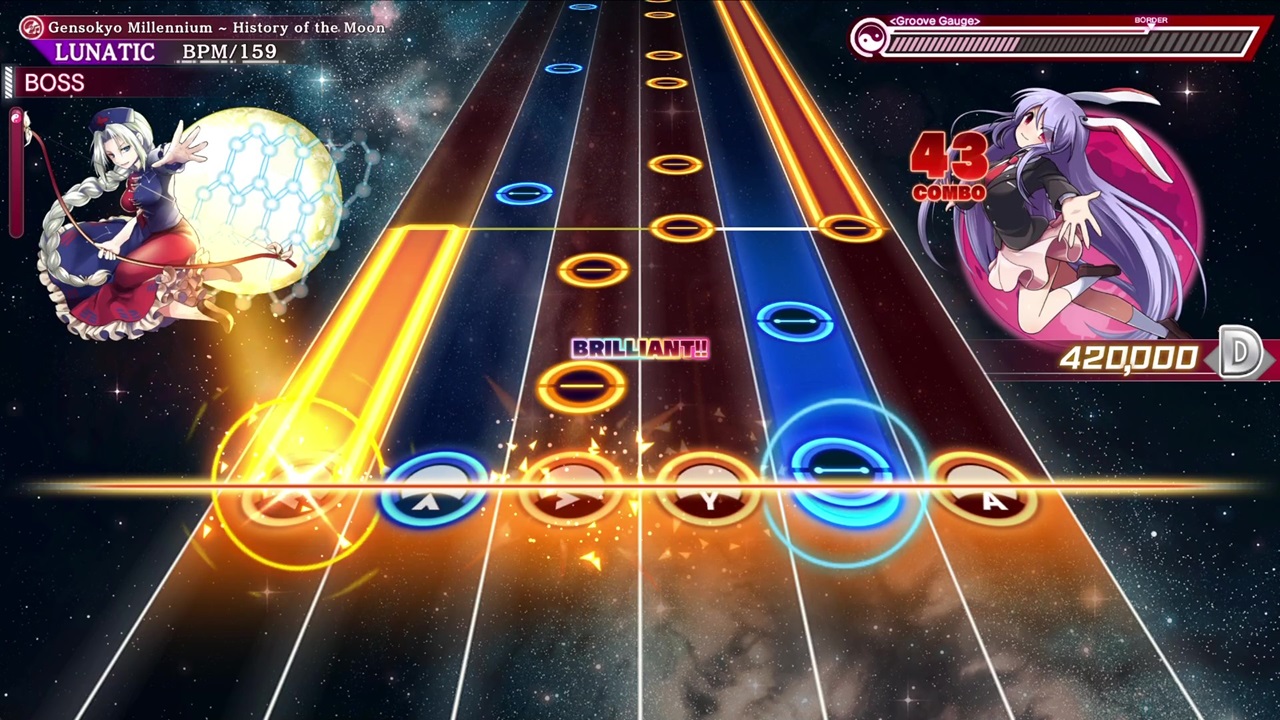
Task: Select the Groove Gauge header label
Action: (x=933, y=20)
